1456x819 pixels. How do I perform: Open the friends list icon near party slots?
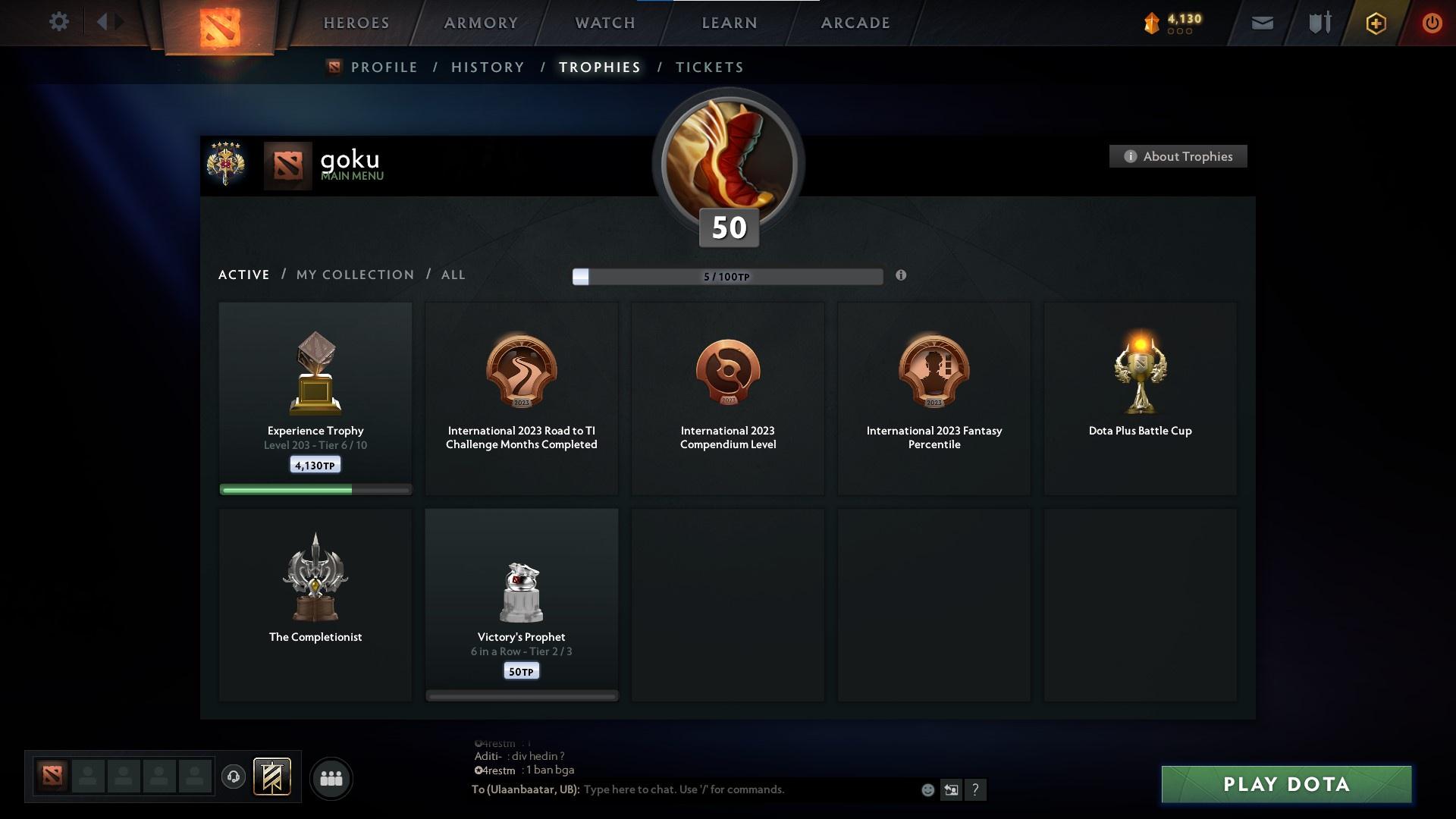pos(331,778)
